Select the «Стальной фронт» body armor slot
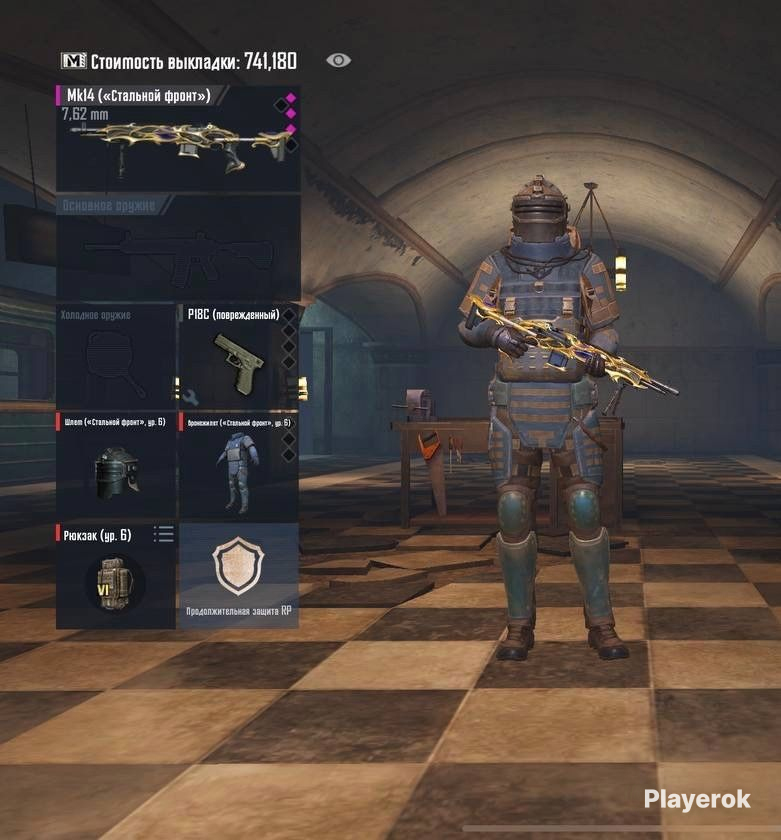The image size is (781, 840). pyautogui.click(x=238, y=465)
